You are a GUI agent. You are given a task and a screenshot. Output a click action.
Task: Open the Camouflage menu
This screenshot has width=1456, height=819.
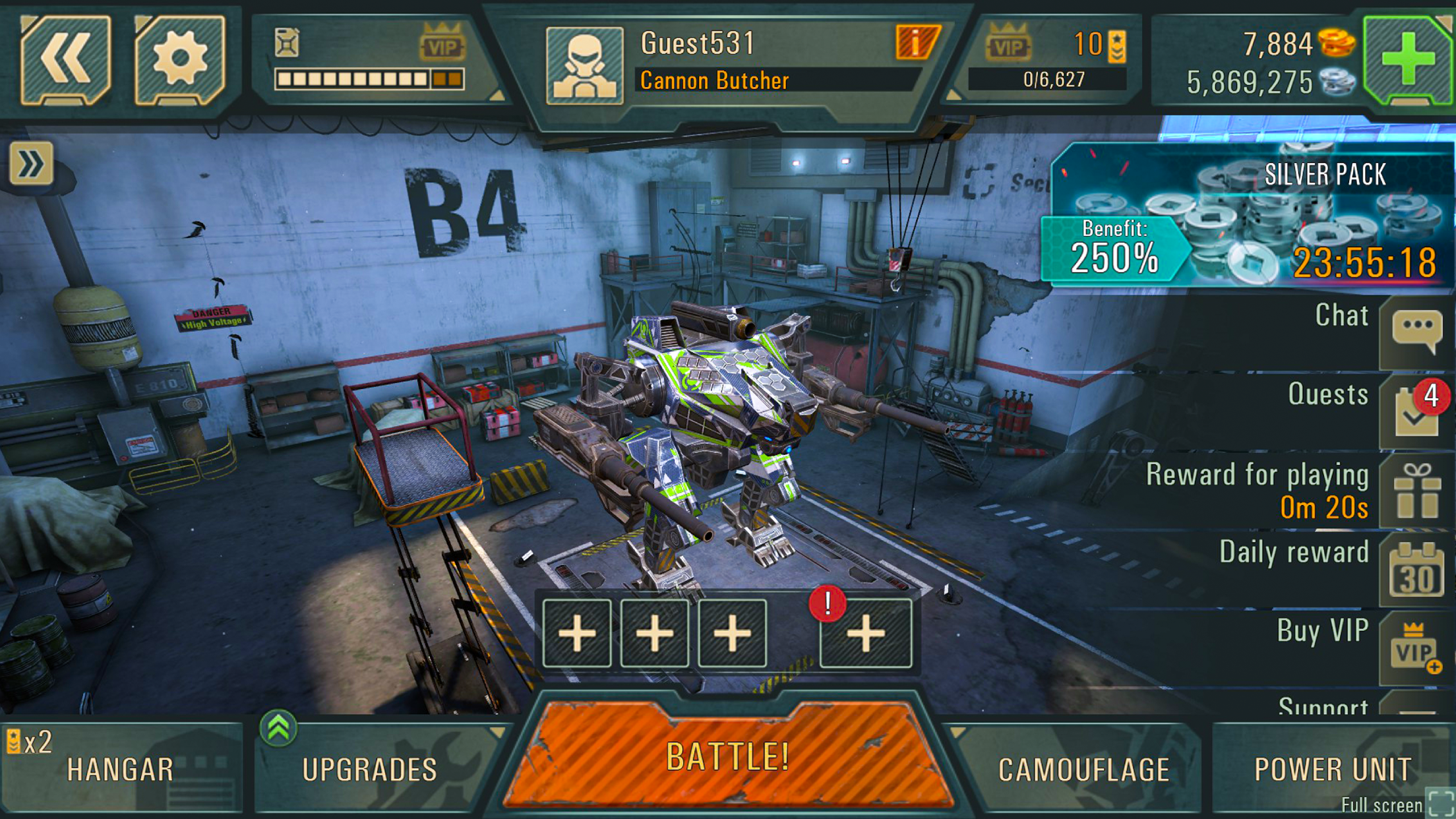tap(1083, 769)
